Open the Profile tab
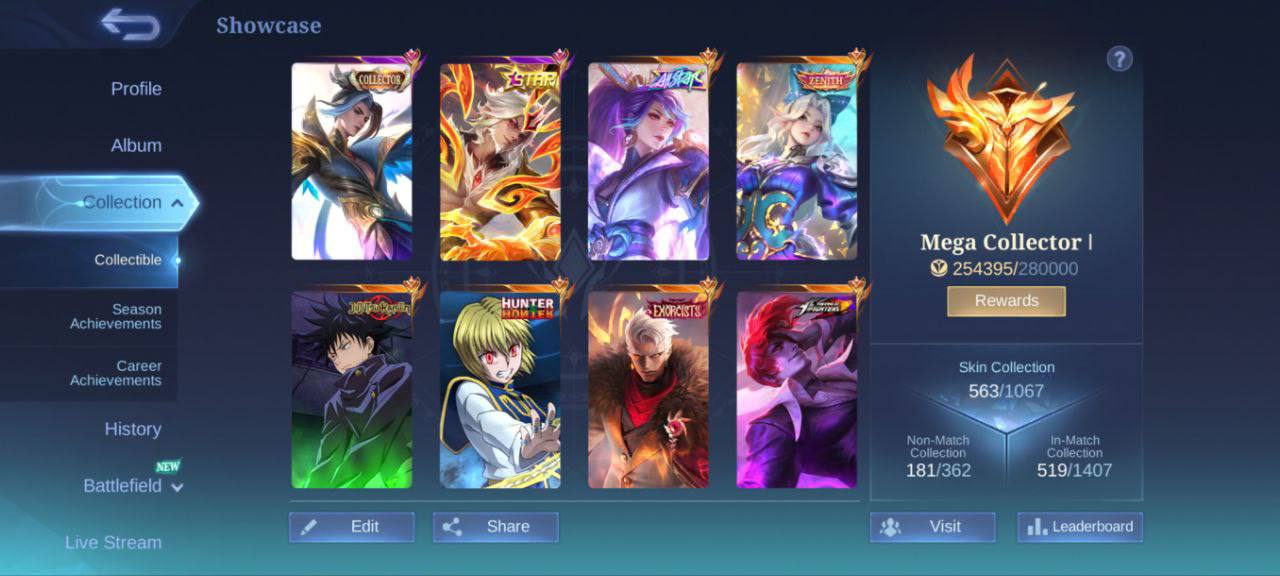This screenshot has width=1280, height=576. coord(136,89)
